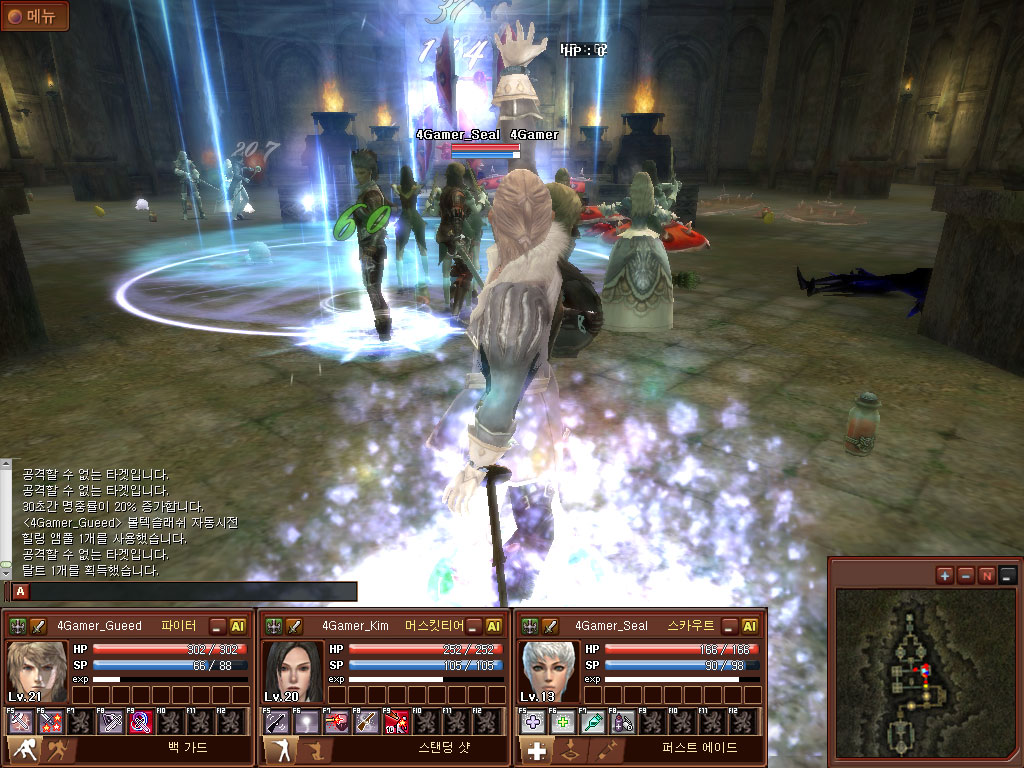Zoom in the minimap with plus button

tap(945, 575)
